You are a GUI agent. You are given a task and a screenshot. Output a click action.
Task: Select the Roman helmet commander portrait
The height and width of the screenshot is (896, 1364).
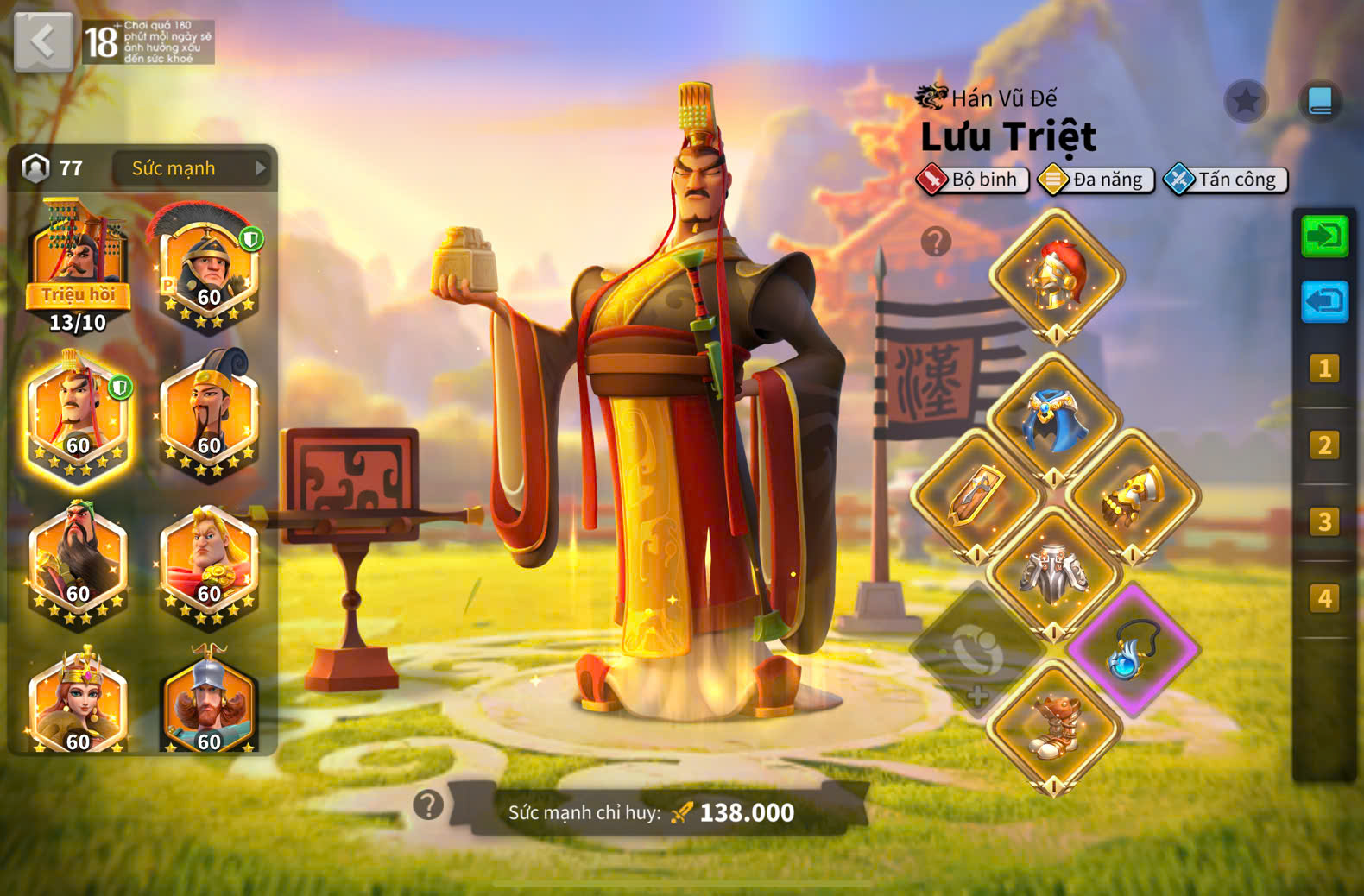tap(209, 269)
